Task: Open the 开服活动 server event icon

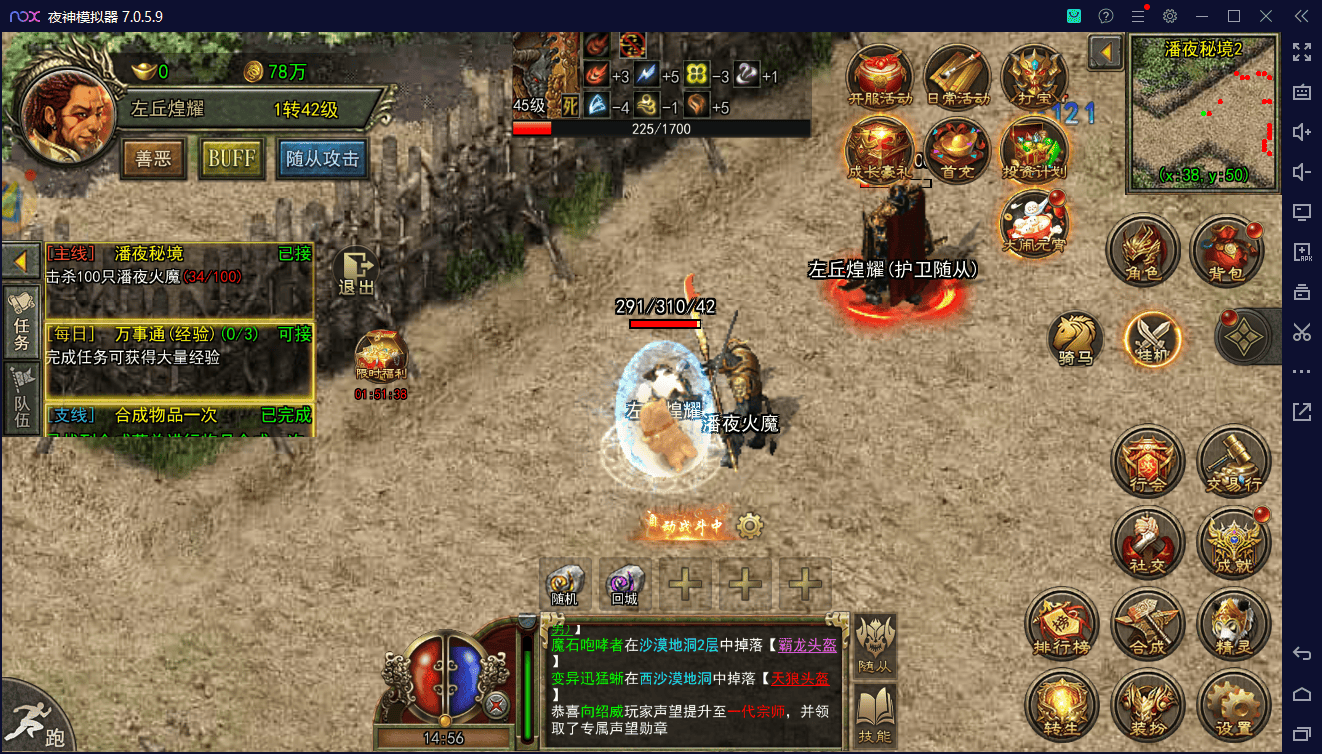Action: [x=877, y=76]
